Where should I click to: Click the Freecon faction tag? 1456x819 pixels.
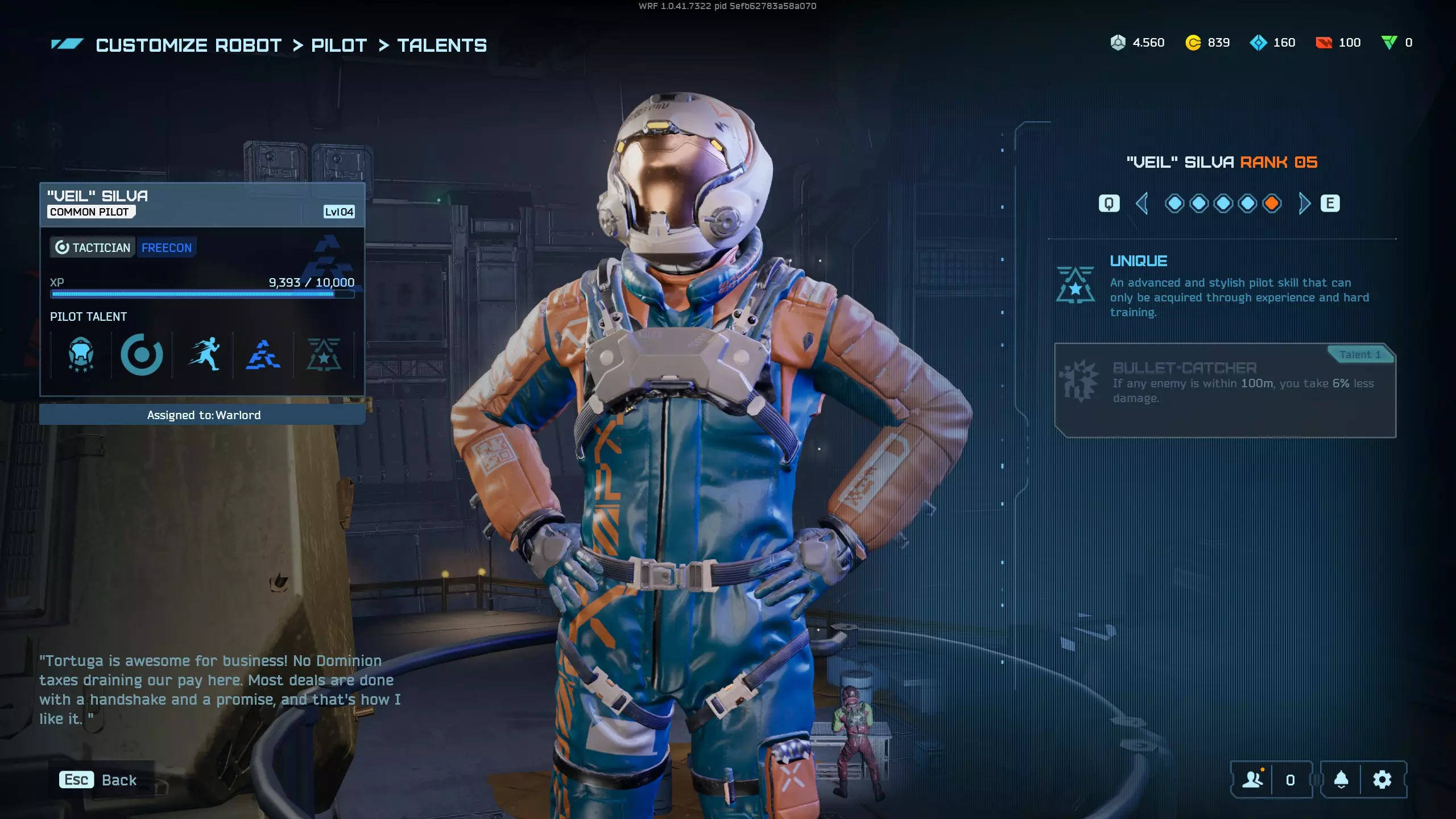pyautogui.click(x=167, y=247)
